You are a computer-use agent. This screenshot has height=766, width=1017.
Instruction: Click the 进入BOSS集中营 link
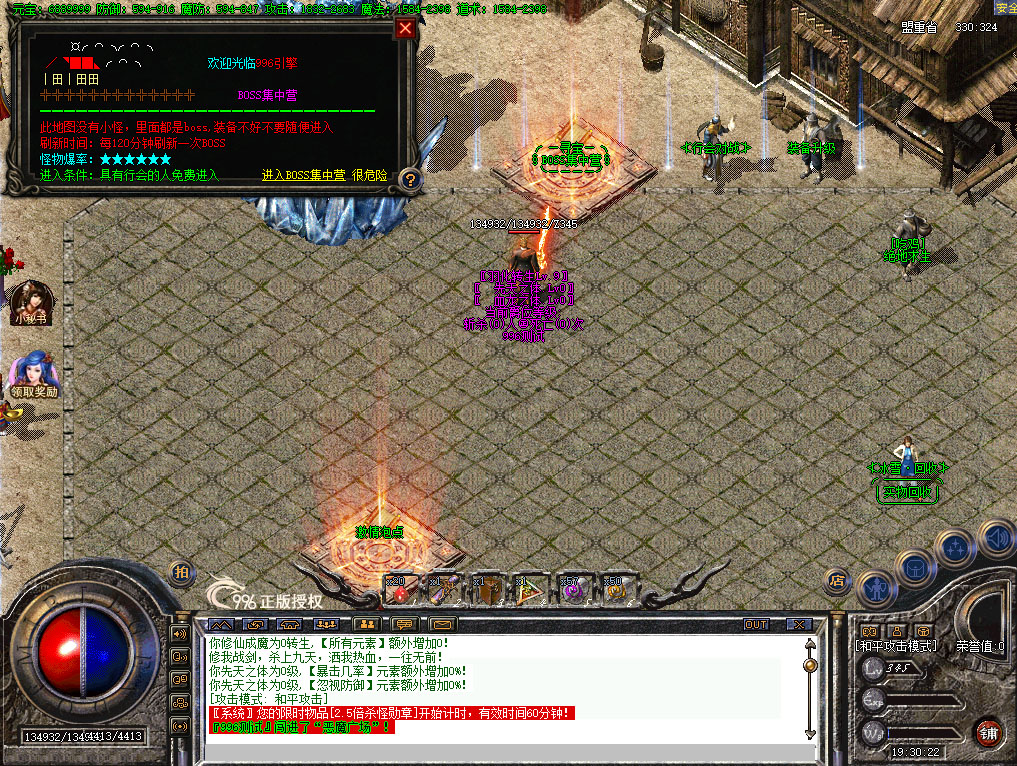(x=303, y=175)
